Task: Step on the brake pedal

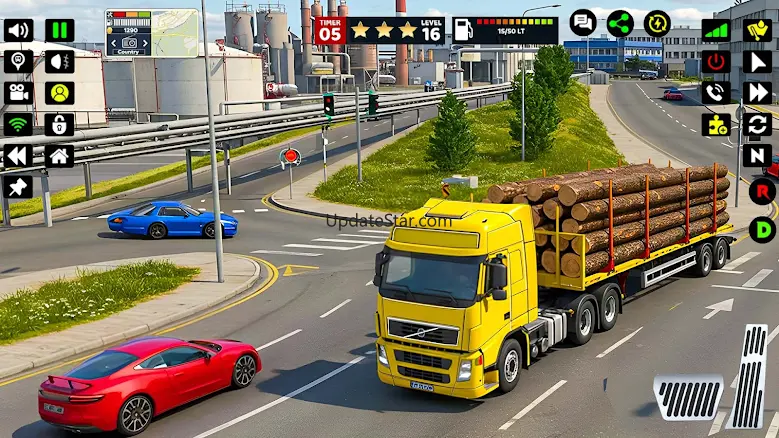Action: tap(688, 398)
